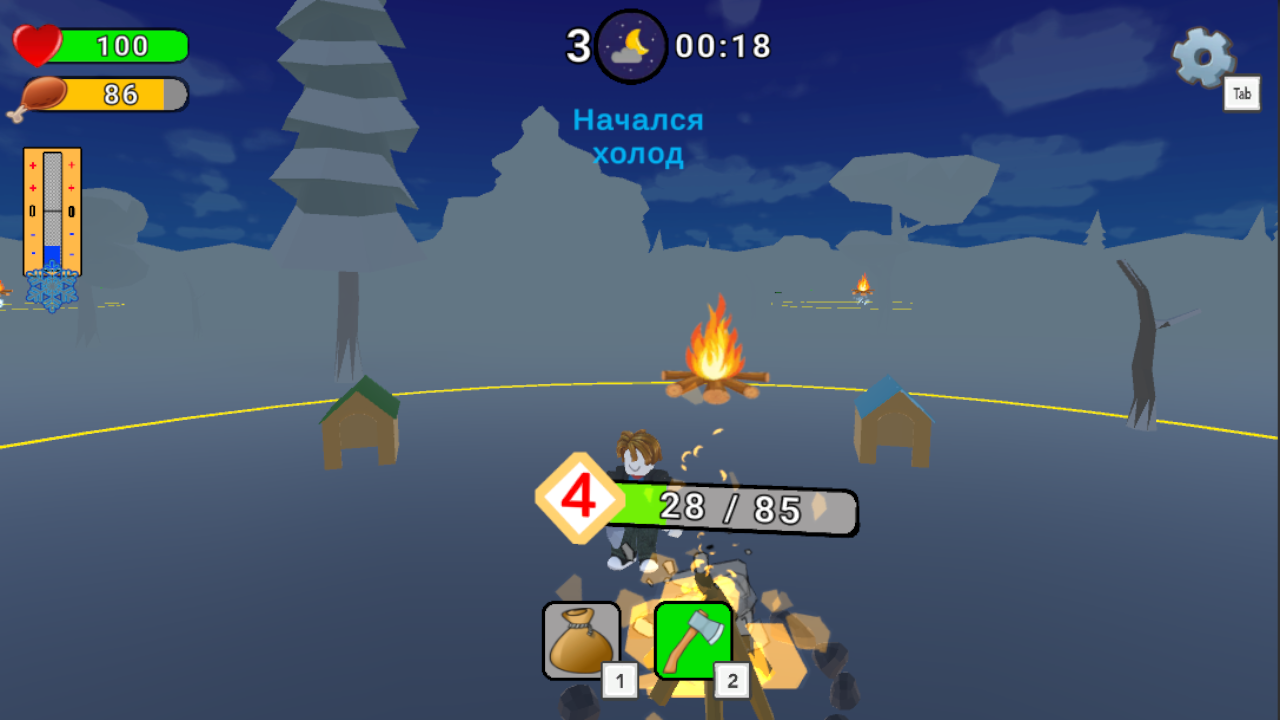Click the moon night-phase icon
Image resolution: width=1280 pixels, height=720 pixels.
point(632,44)
